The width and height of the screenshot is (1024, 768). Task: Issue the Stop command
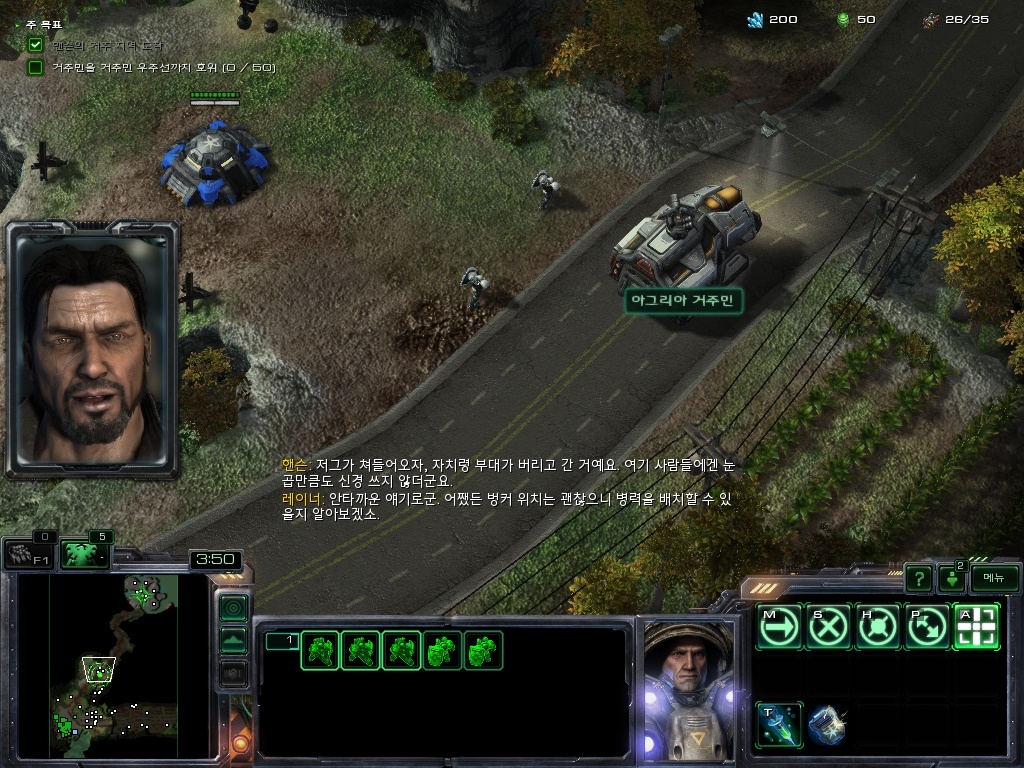point(829,627)
